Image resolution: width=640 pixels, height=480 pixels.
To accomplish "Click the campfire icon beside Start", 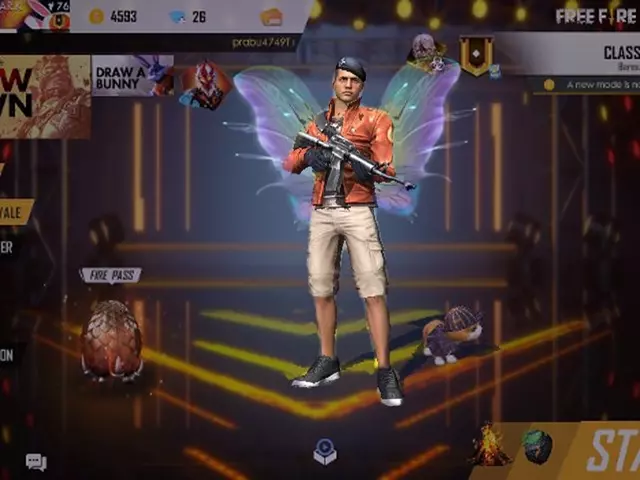I will click(x=490, y=445).
